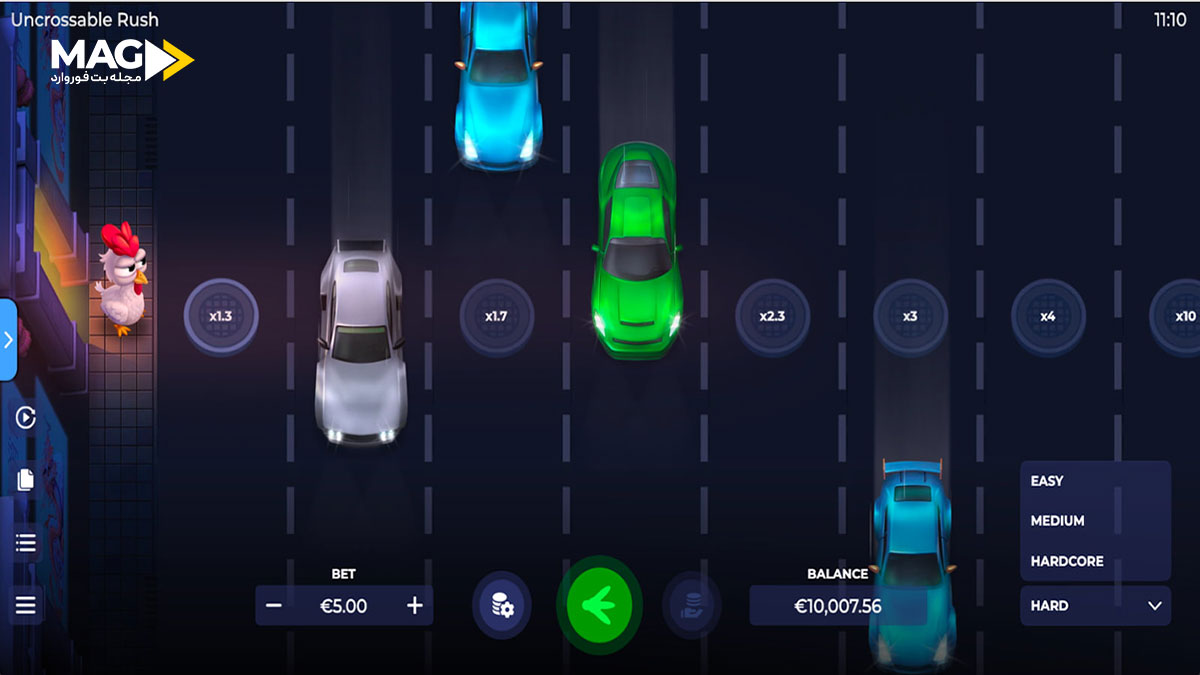Select MEDIUM difficulty from the list

(x=1057, y=521)
